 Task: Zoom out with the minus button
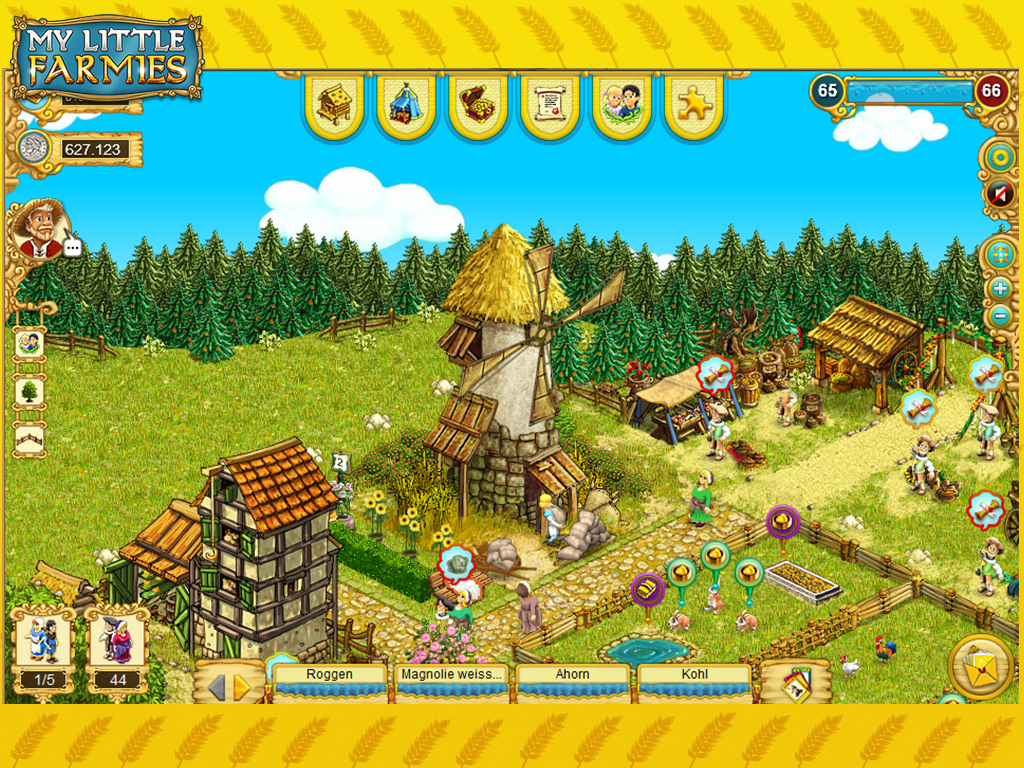pyautogui.click(x=998, y=316)
